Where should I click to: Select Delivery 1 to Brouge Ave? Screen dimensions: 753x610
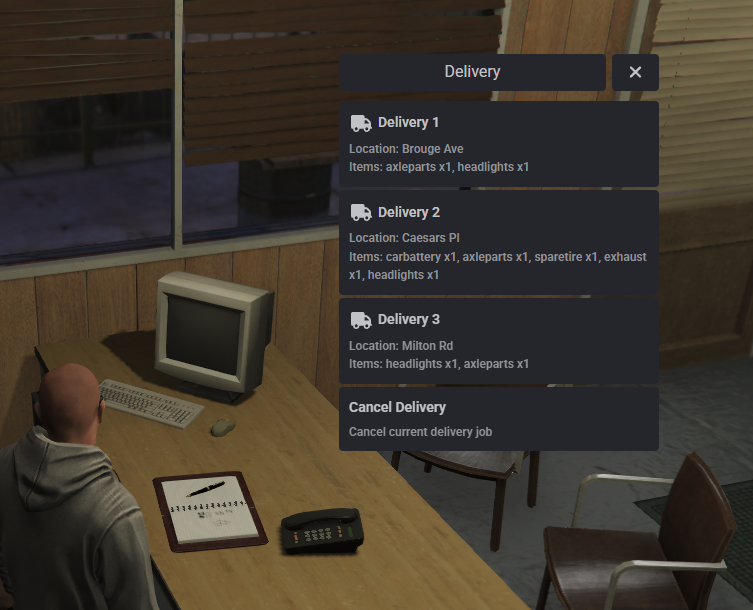498,144
